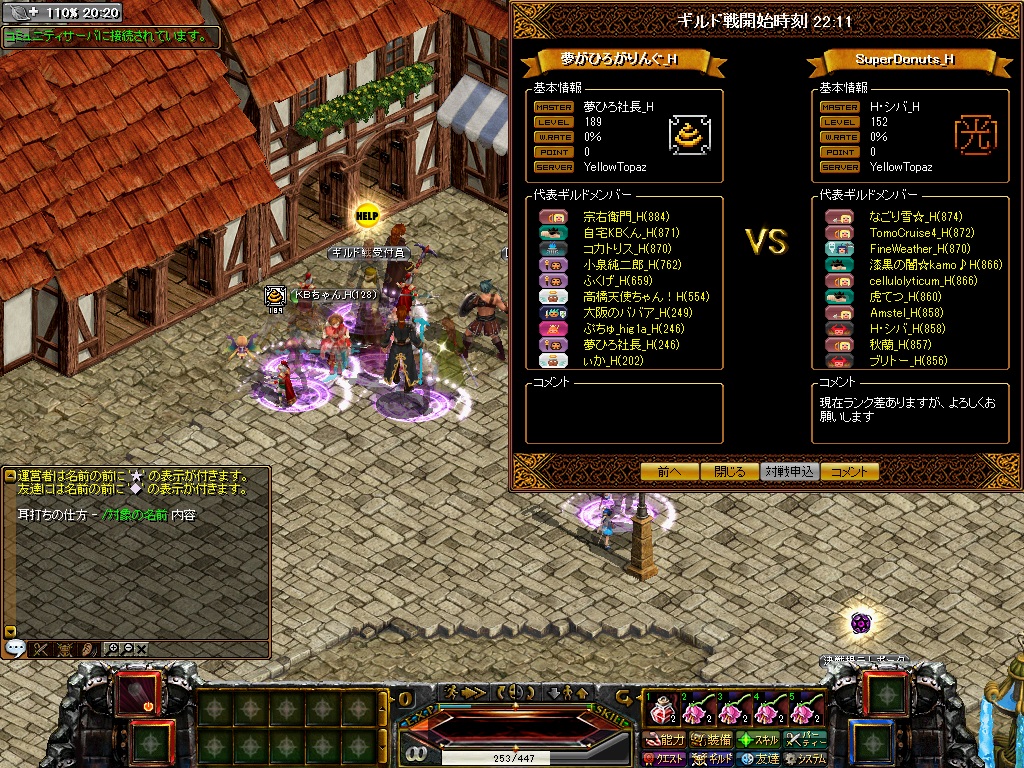The width and height of the screenshot is (1024, 768).
Task: Close the guild war panel with 閉じる
Action: tap(729, 472)
